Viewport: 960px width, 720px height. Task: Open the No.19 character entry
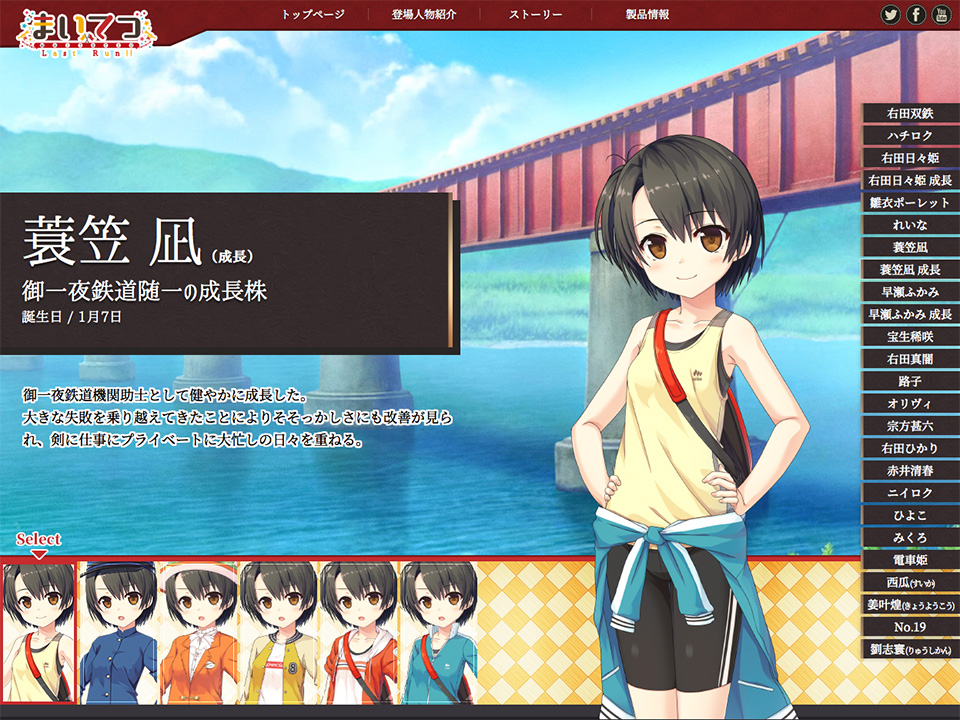910,628
